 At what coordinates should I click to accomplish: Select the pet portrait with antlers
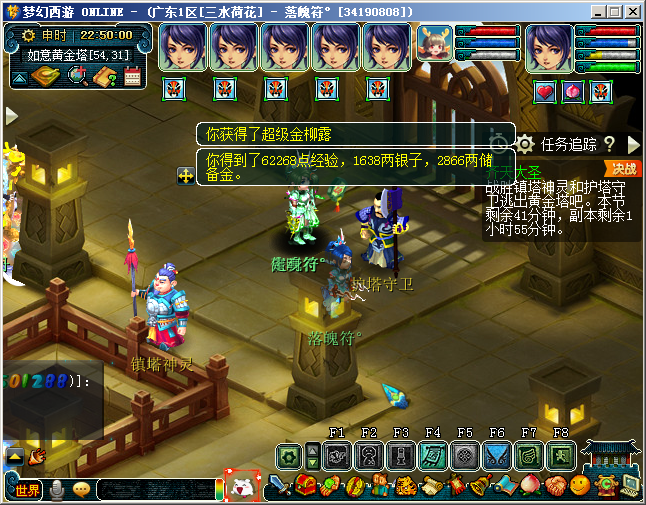click(x=433, y=47)
